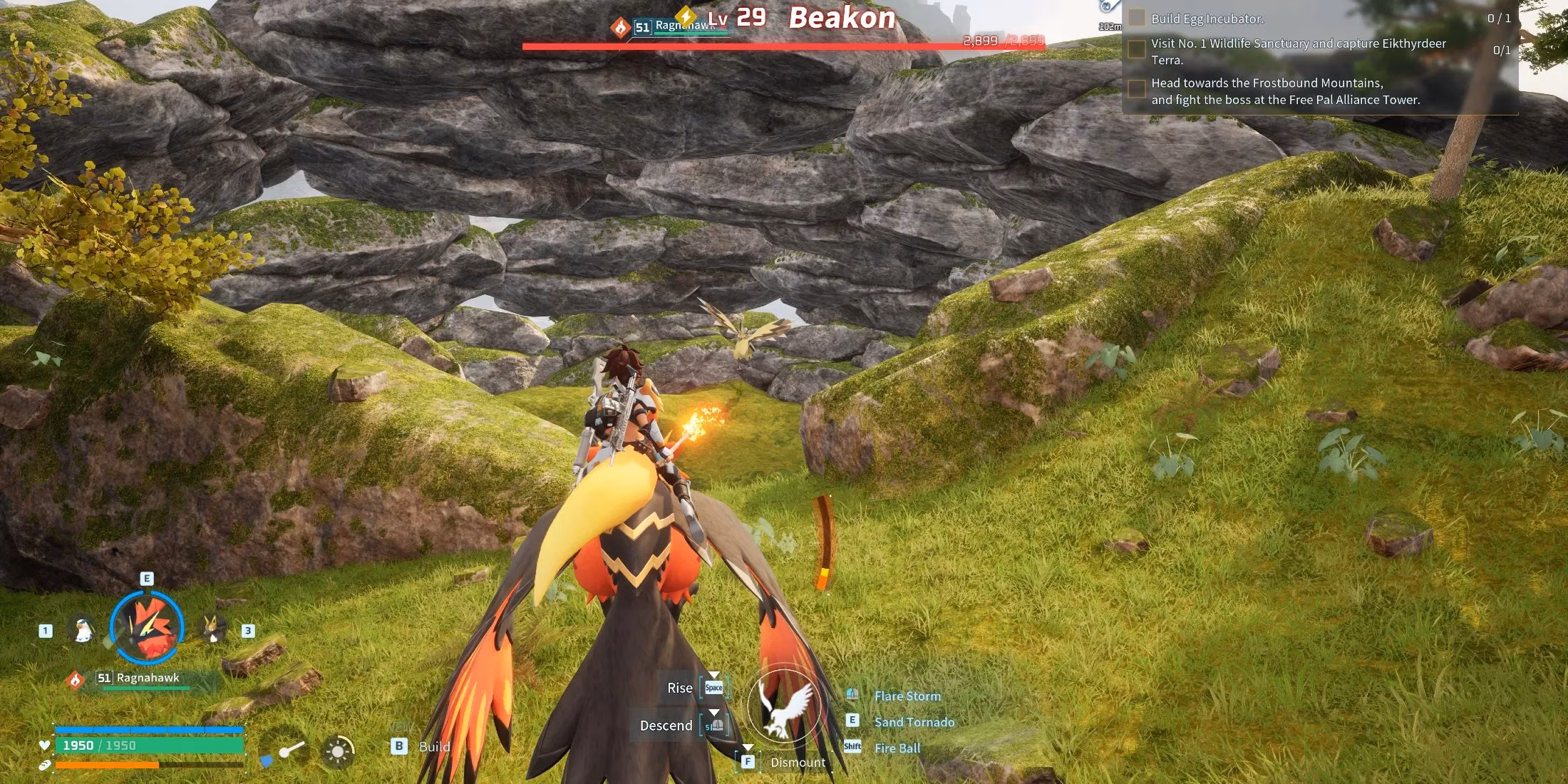The image size is (1568, 784).
Task: Click the Build option label
Action: click(434, 747)
